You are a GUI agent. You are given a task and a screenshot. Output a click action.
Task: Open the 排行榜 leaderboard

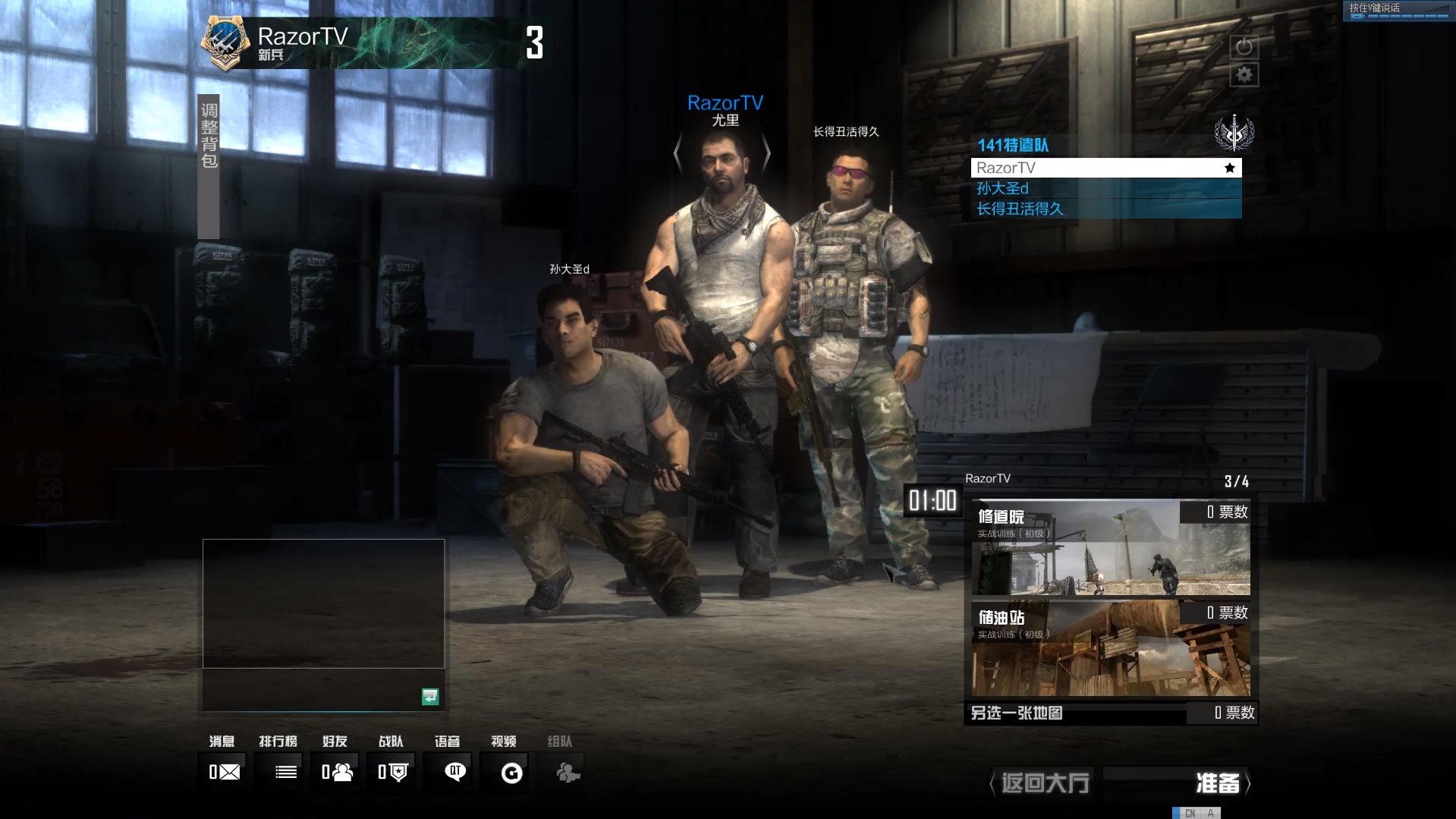point(285,772)
